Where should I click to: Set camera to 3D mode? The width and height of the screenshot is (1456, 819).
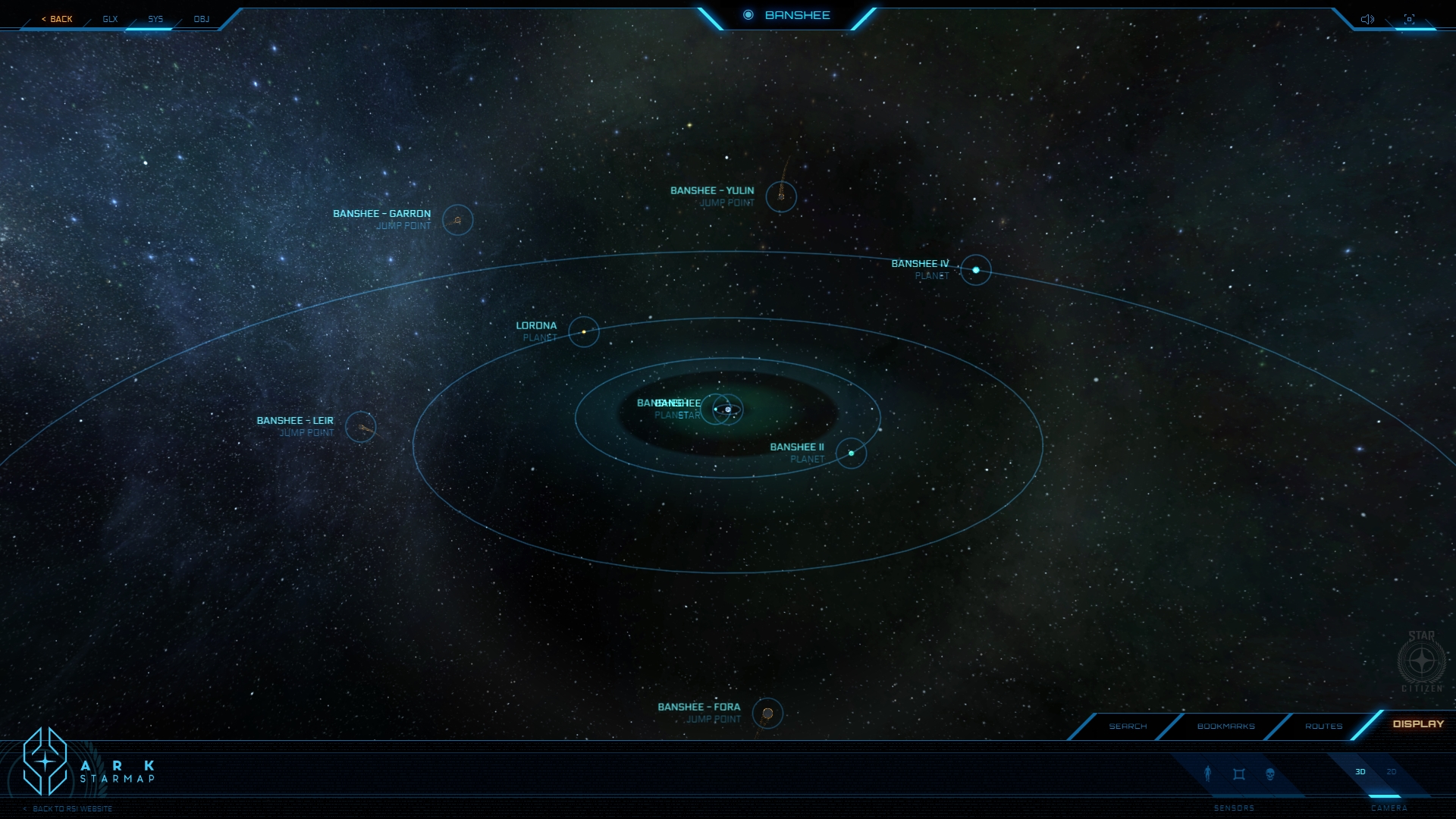pyautogui.click(x=1360, y=772)
